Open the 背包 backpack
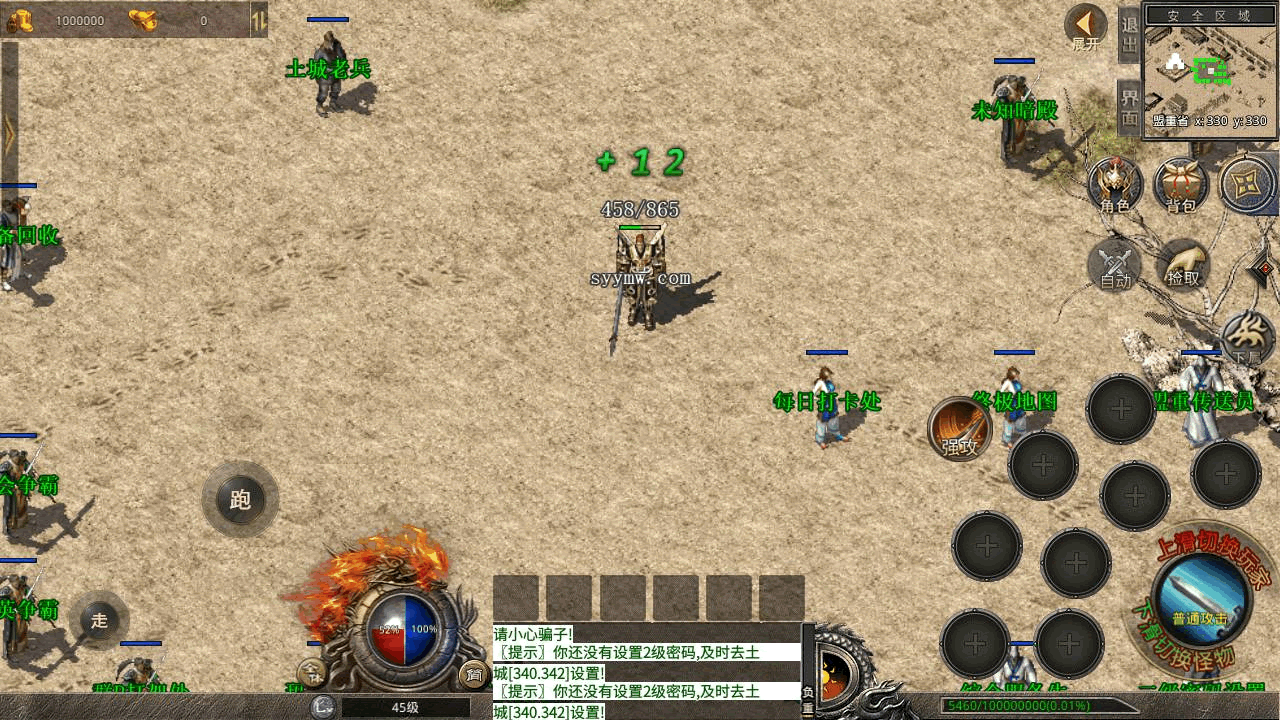1280x720 pixels. (x=1181, y=184)
